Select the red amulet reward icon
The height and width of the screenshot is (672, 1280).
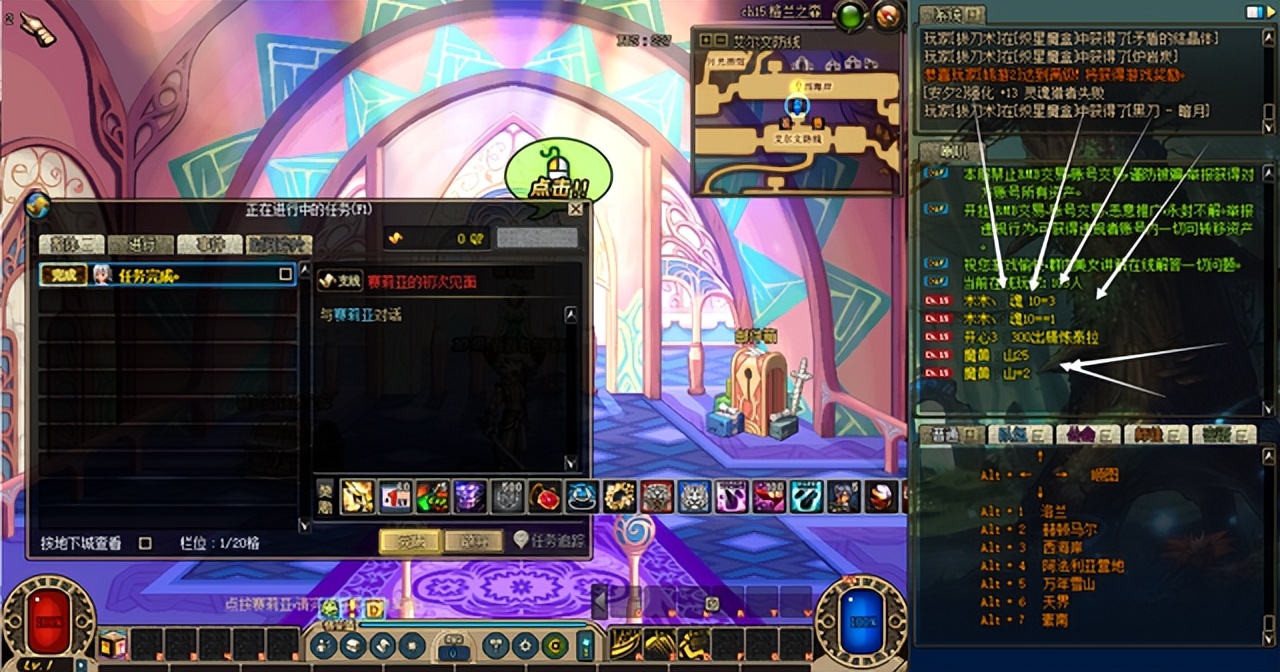coord(545,496)
